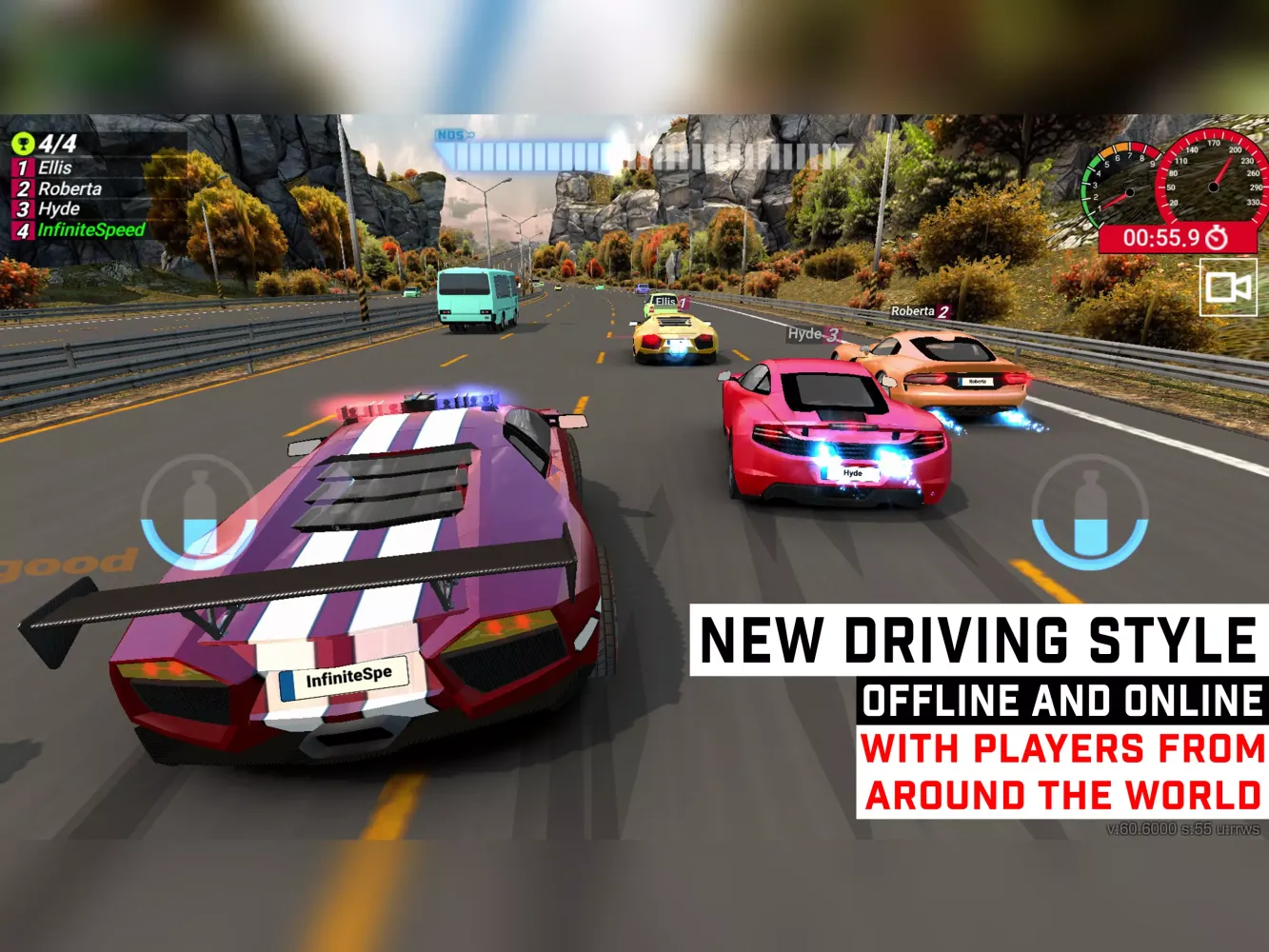
Task: Select Roberta in the leaderboard
Action: [x=67, y=188]
